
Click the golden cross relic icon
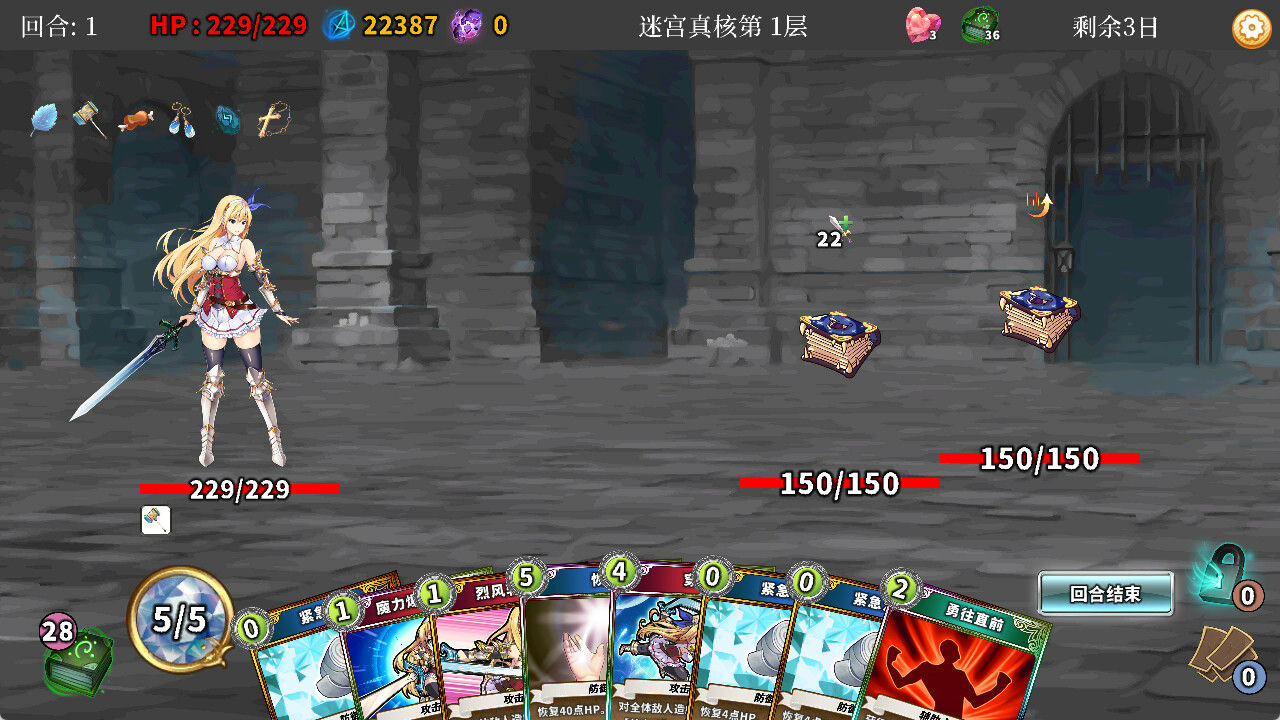coord(271,120)
